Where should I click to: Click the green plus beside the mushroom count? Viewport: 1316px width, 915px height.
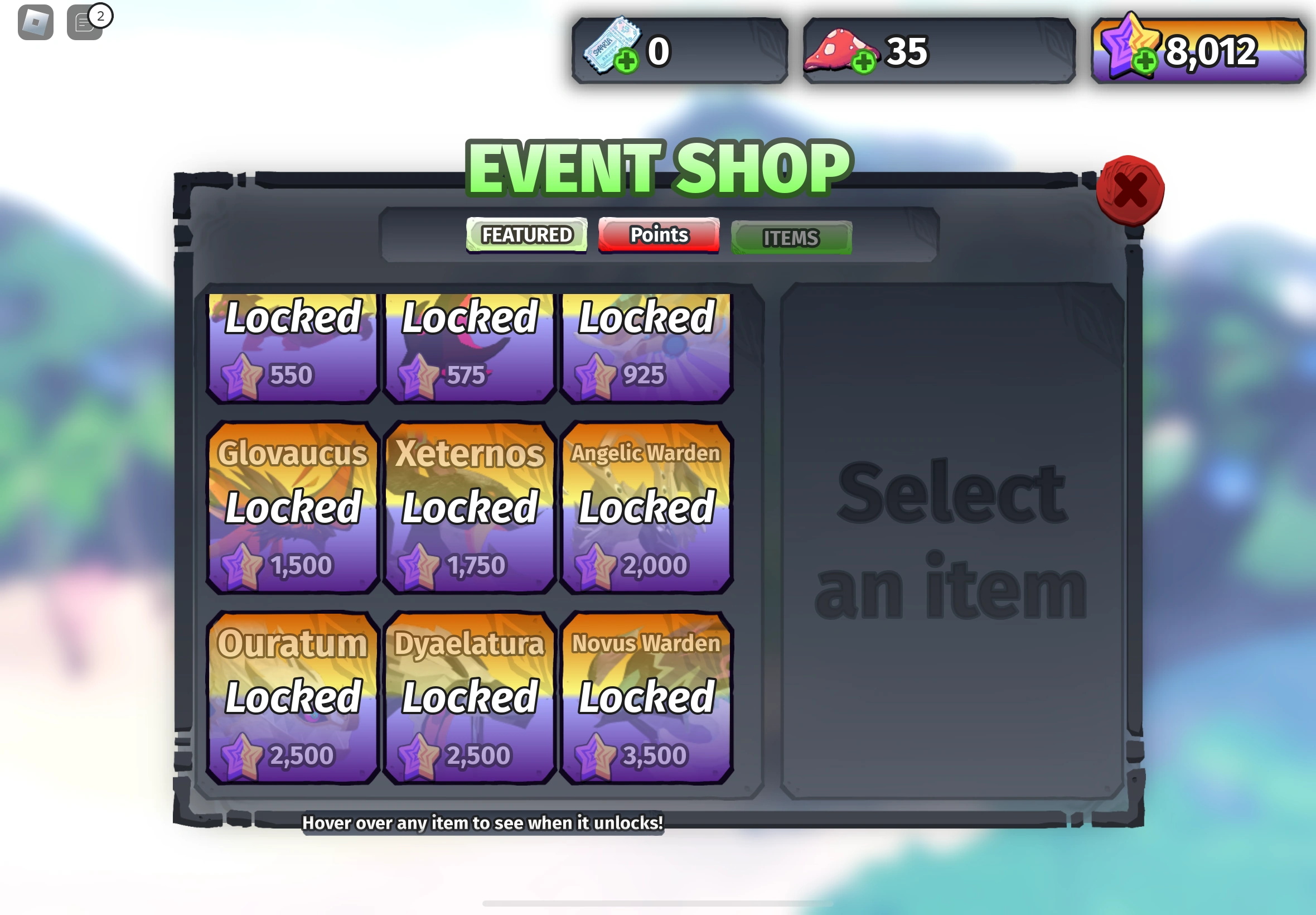[863, 63]
